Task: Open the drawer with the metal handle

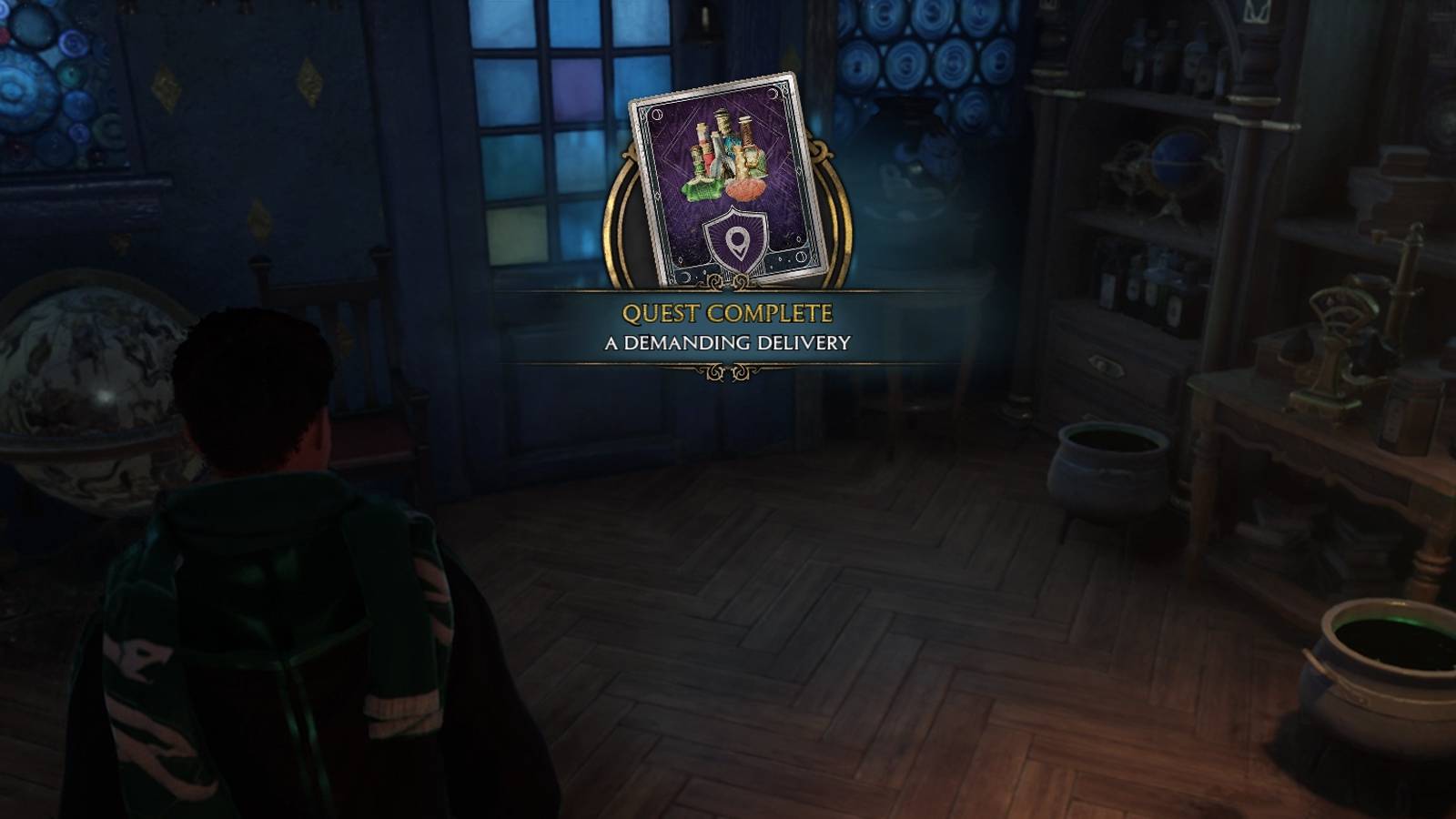Action: [1104, 364]
